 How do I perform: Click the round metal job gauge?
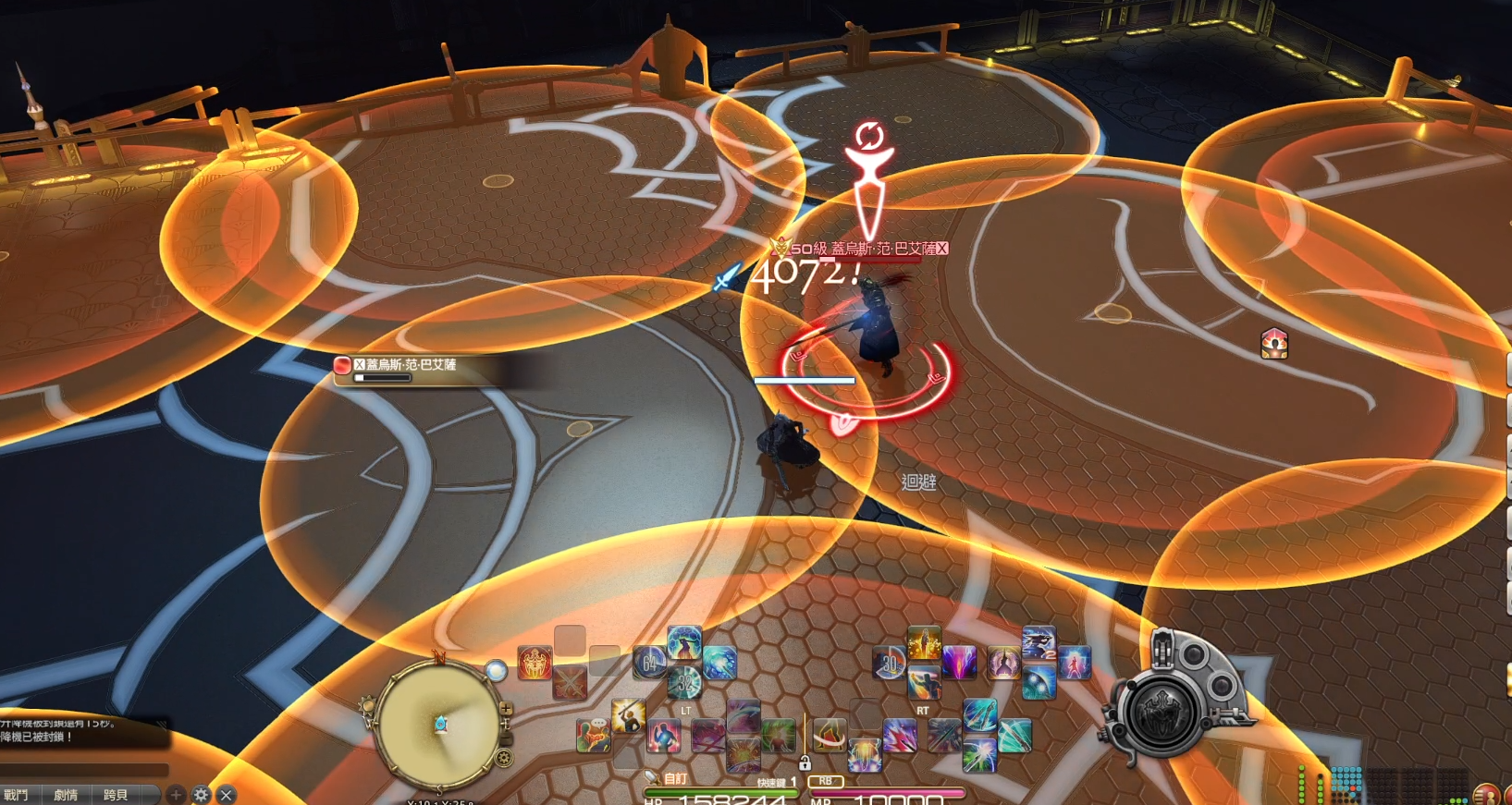coord(1160,713)
